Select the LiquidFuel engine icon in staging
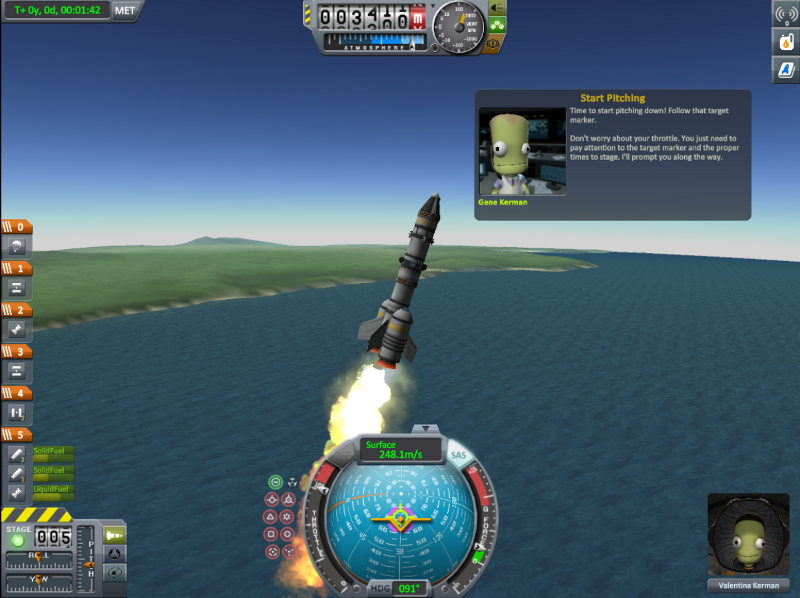This screenshot has height=598, width=800. pos(17,492)
